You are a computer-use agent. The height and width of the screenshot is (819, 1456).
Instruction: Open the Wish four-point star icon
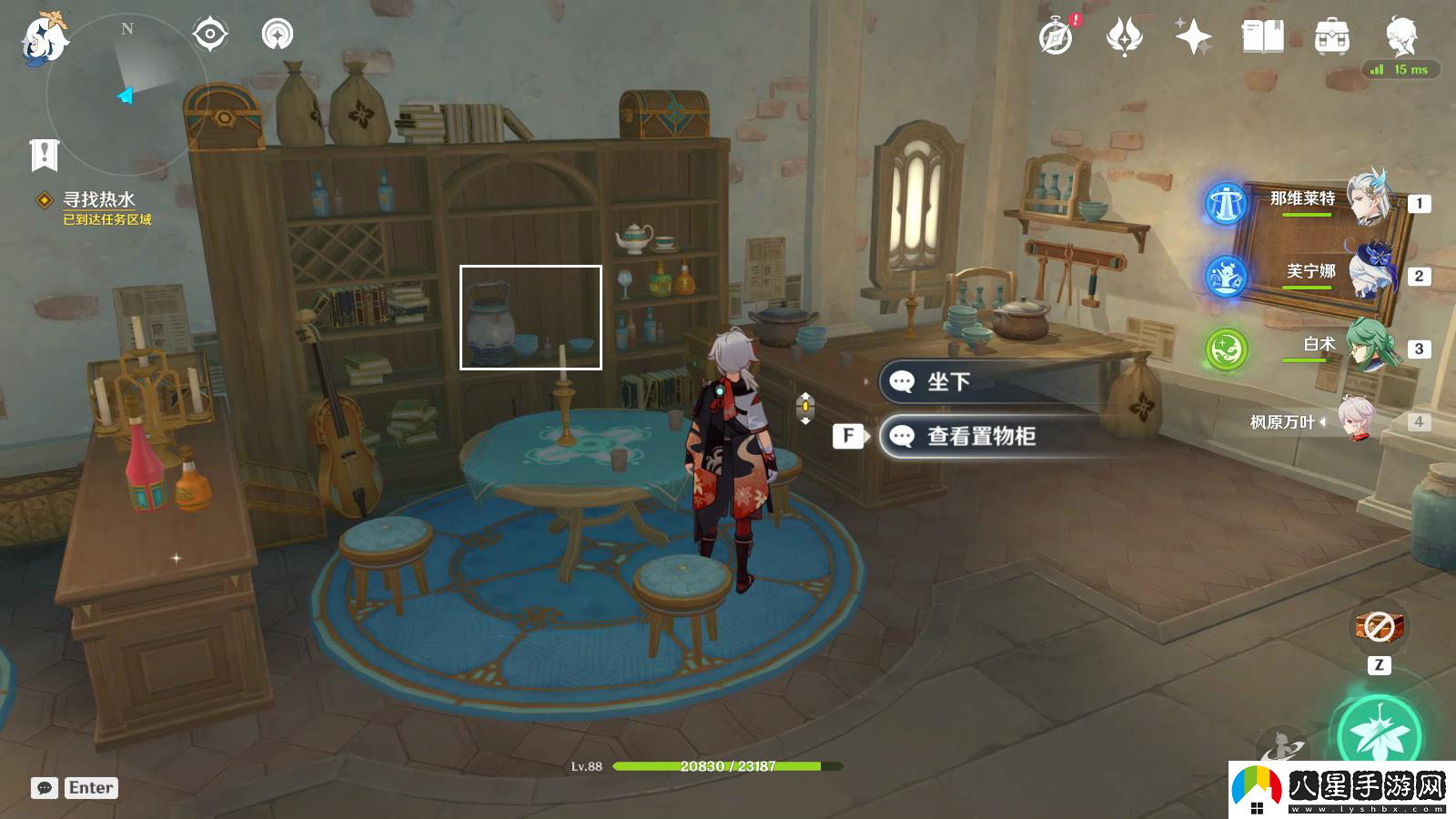pyautogui.click(x=1193, y=37)
